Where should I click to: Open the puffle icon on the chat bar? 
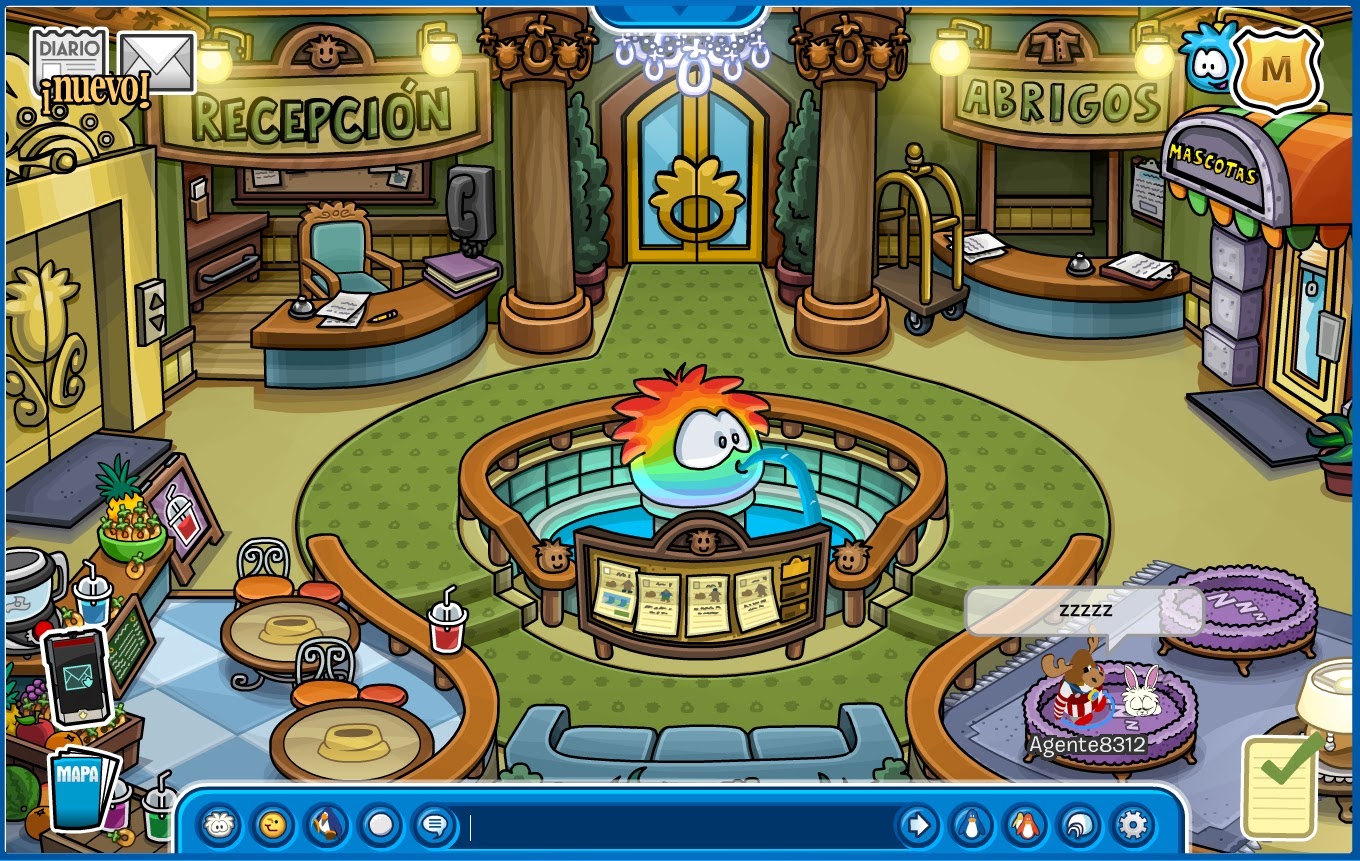[x=218, y=828]
